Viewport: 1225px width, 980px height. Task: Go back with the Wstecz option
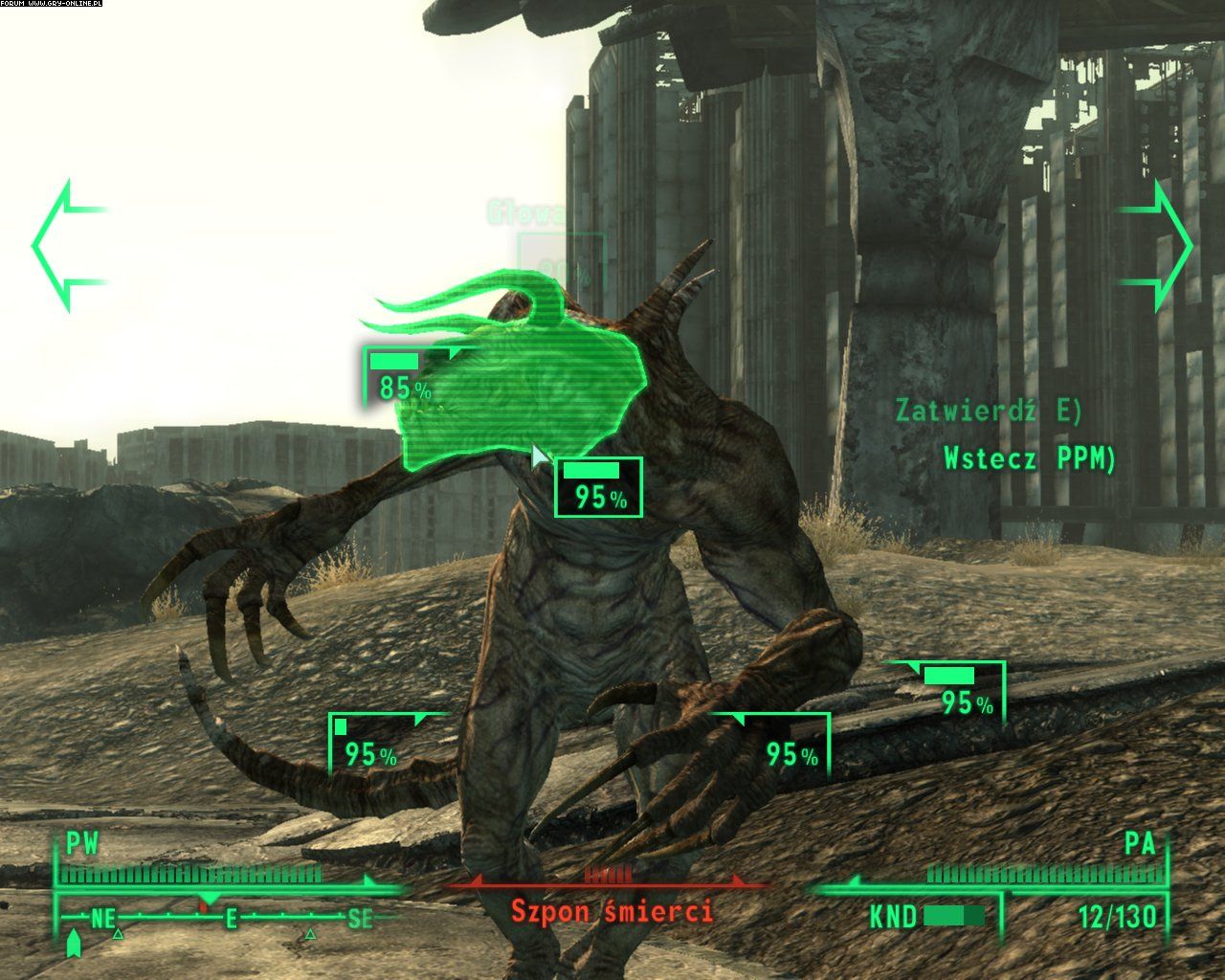(x=1029, y=458)
